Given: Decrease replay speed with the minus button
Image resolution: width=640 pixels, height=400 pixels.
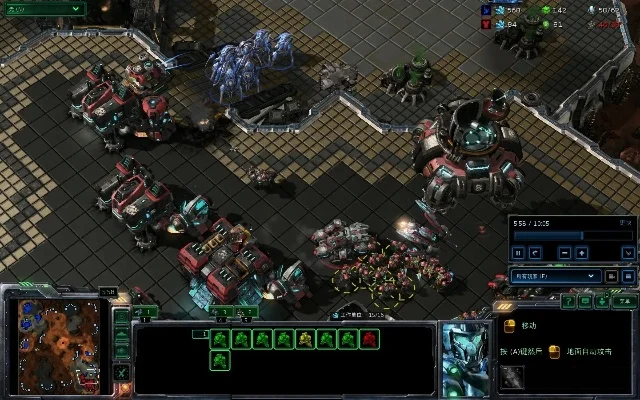Looking at the screenshot, I should [565, 253].
